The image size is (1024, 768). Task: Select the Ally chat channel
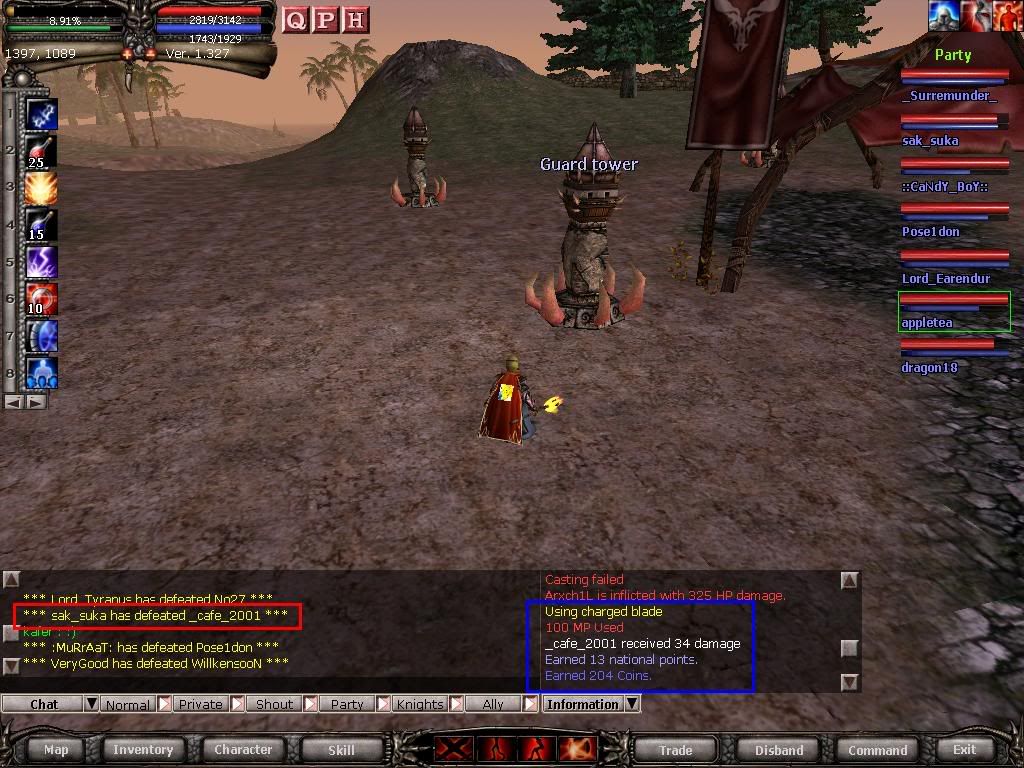tap(493, 704)
